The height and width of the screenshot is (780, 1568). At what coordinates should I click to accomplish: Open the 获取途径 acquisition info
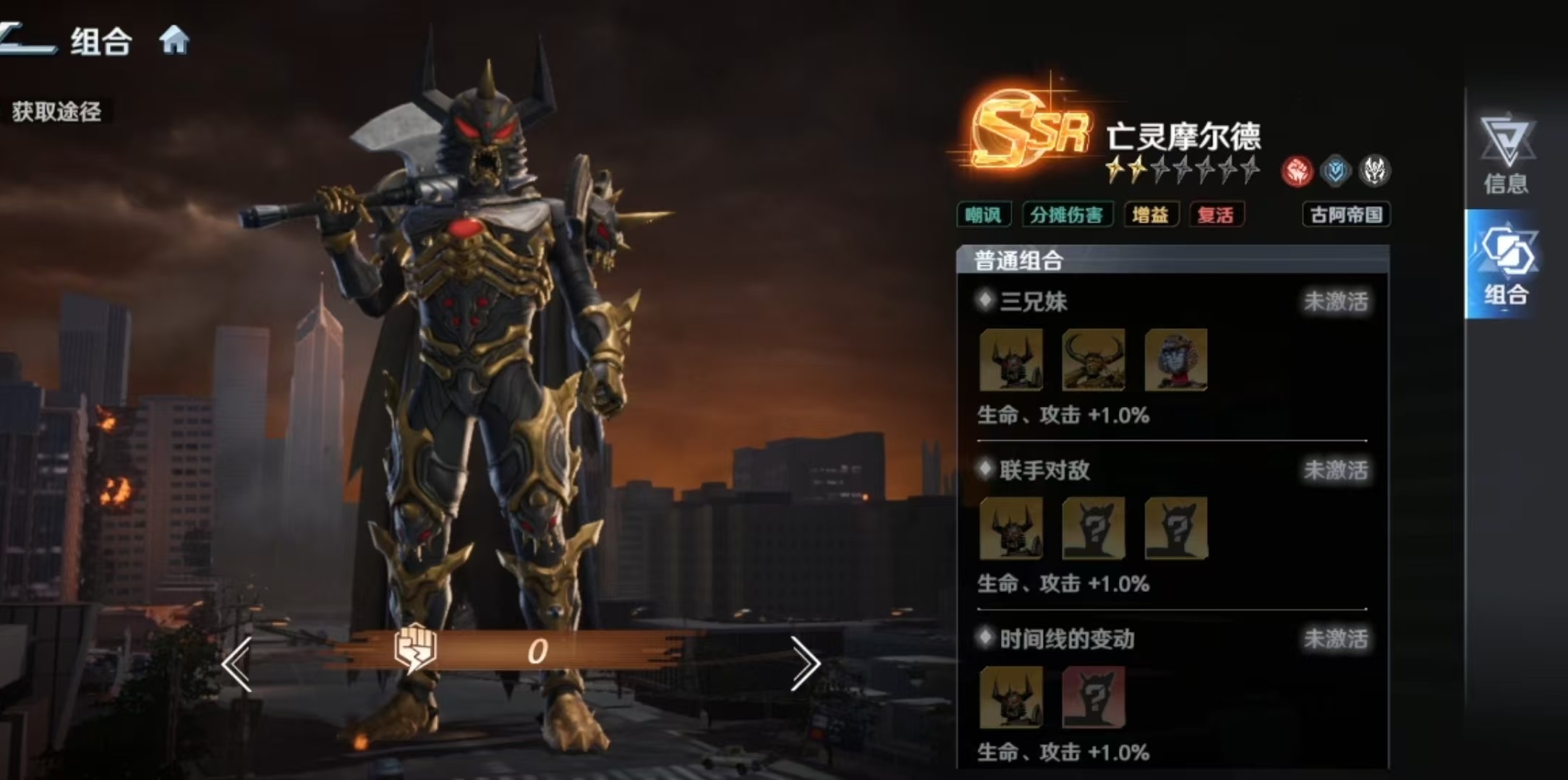tap(56, 111)
